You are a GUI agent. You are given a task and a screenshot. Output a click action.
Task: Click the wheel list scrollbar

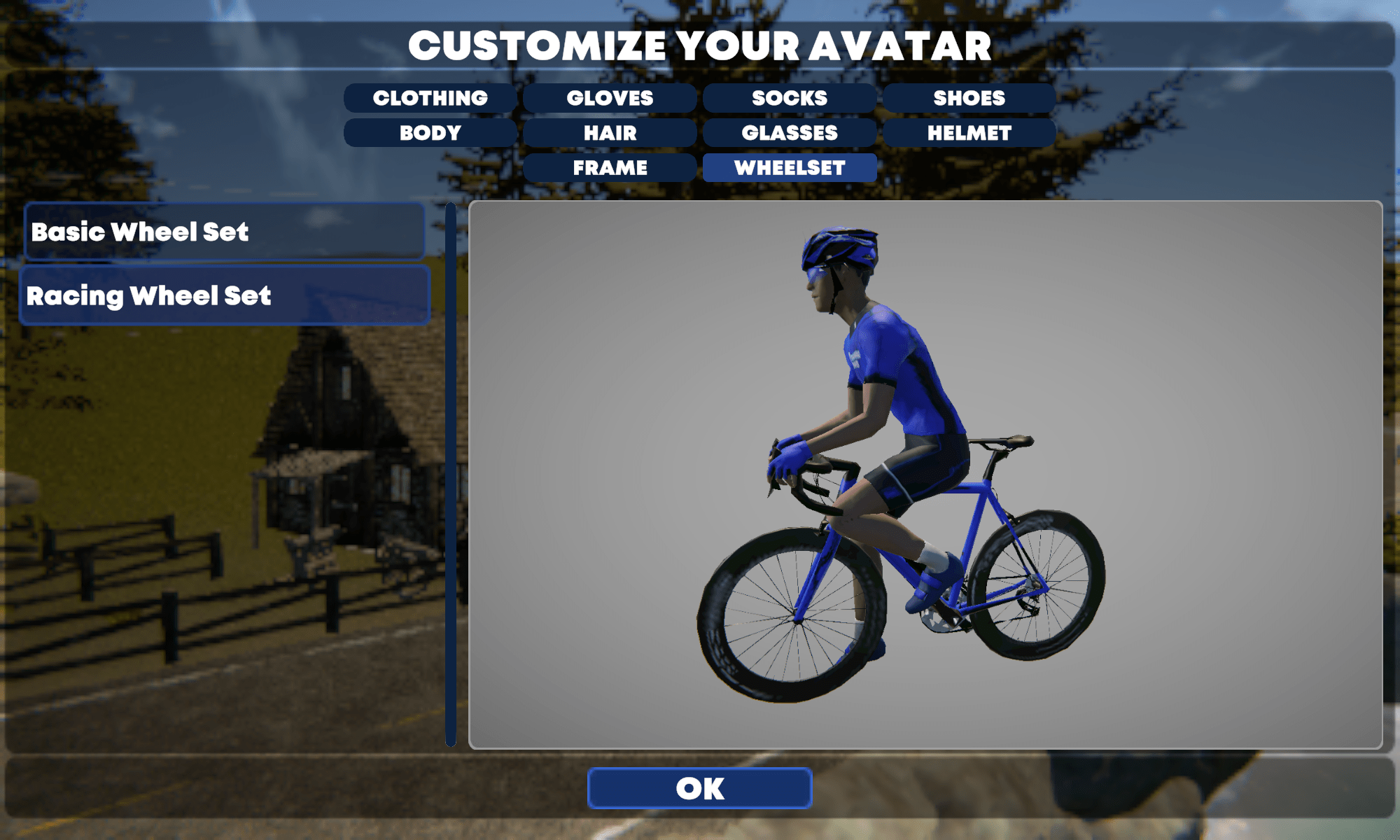[x=451, y=475]
